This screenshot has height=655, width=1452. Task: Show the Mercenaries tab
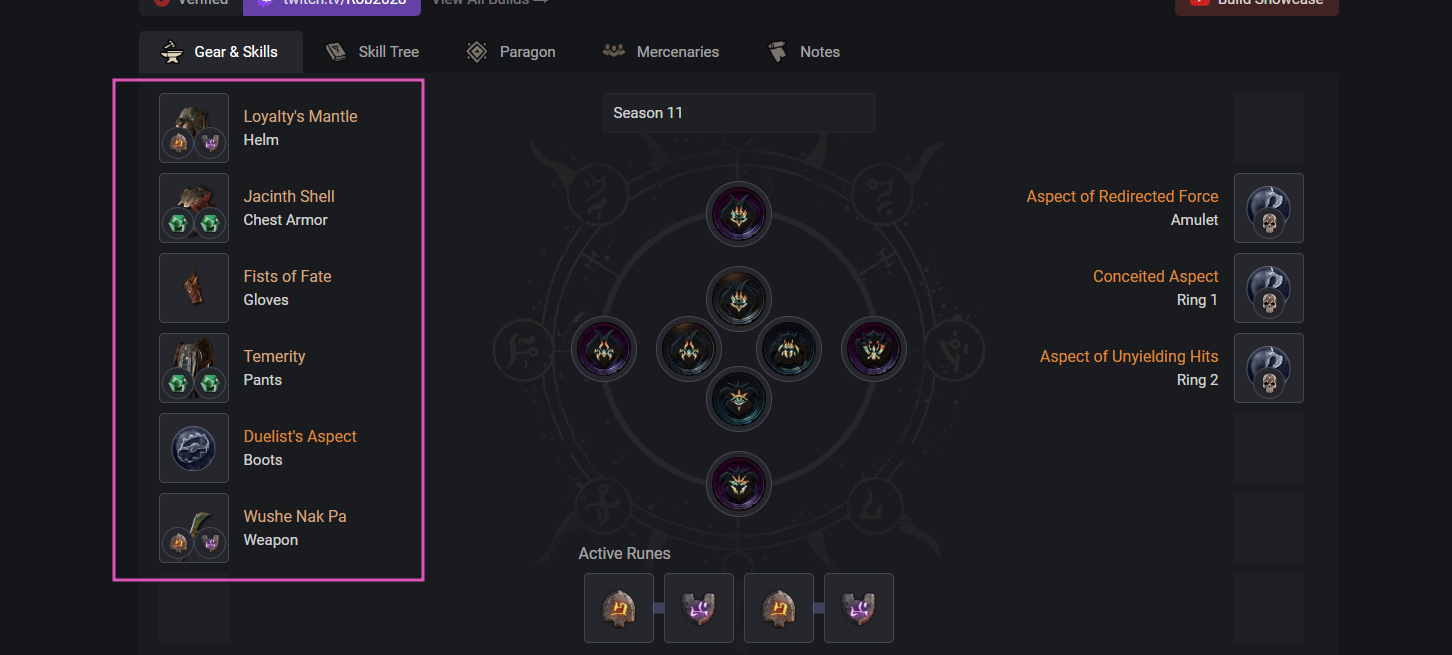pyautogui.click(x=661, y=52)
